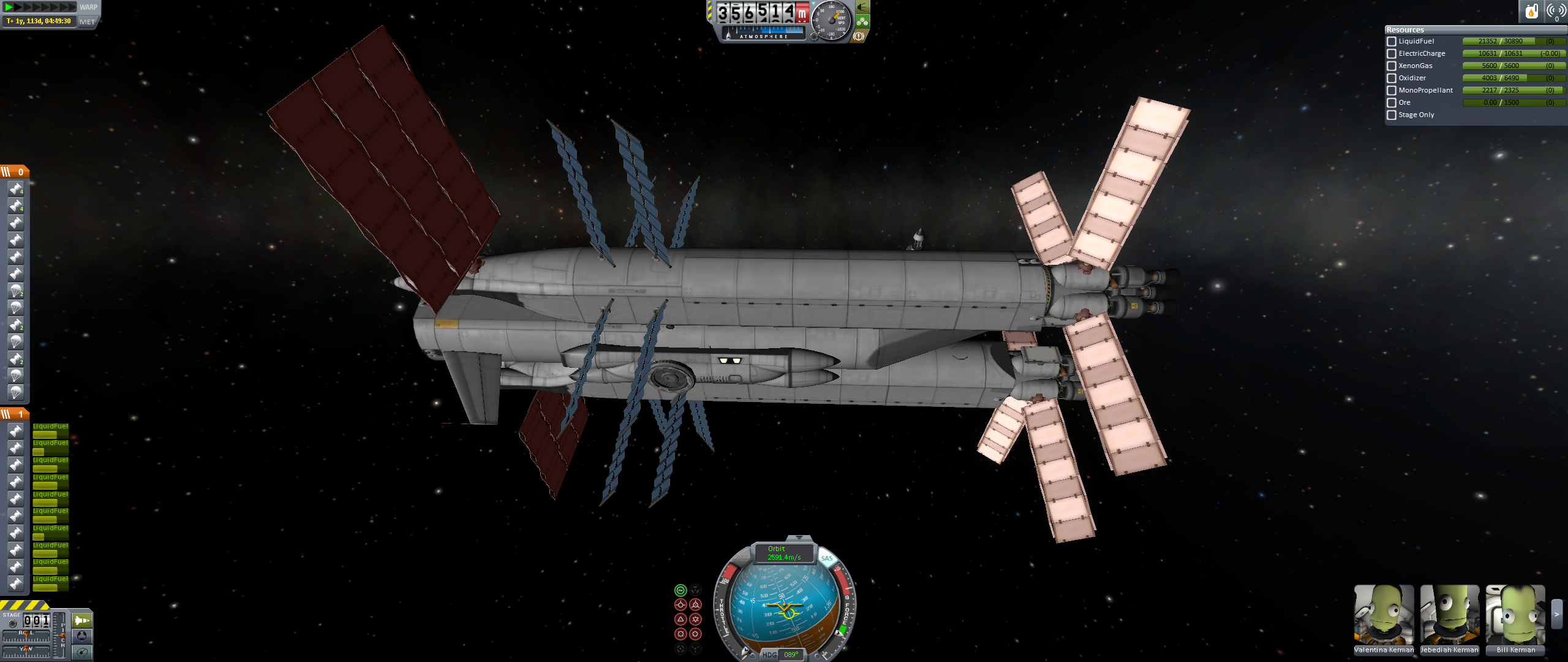Open the resources flame toolbar icon
Image resolution: width=1568 pixels, height=662 pixels.
pos(1531,11)
